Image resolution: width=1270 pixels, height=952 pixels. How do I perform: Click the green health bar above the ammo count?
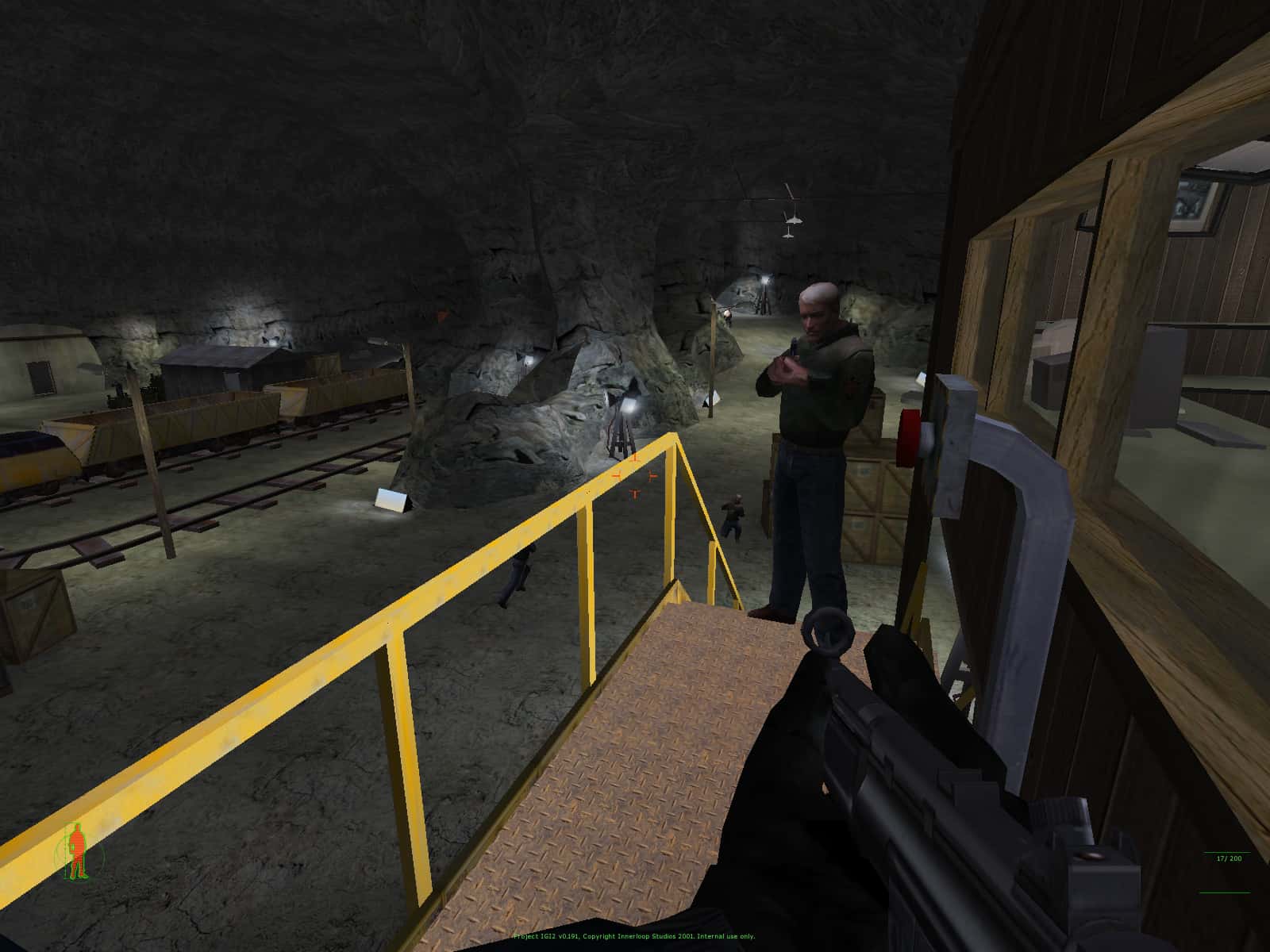(x=1227, y=852)
